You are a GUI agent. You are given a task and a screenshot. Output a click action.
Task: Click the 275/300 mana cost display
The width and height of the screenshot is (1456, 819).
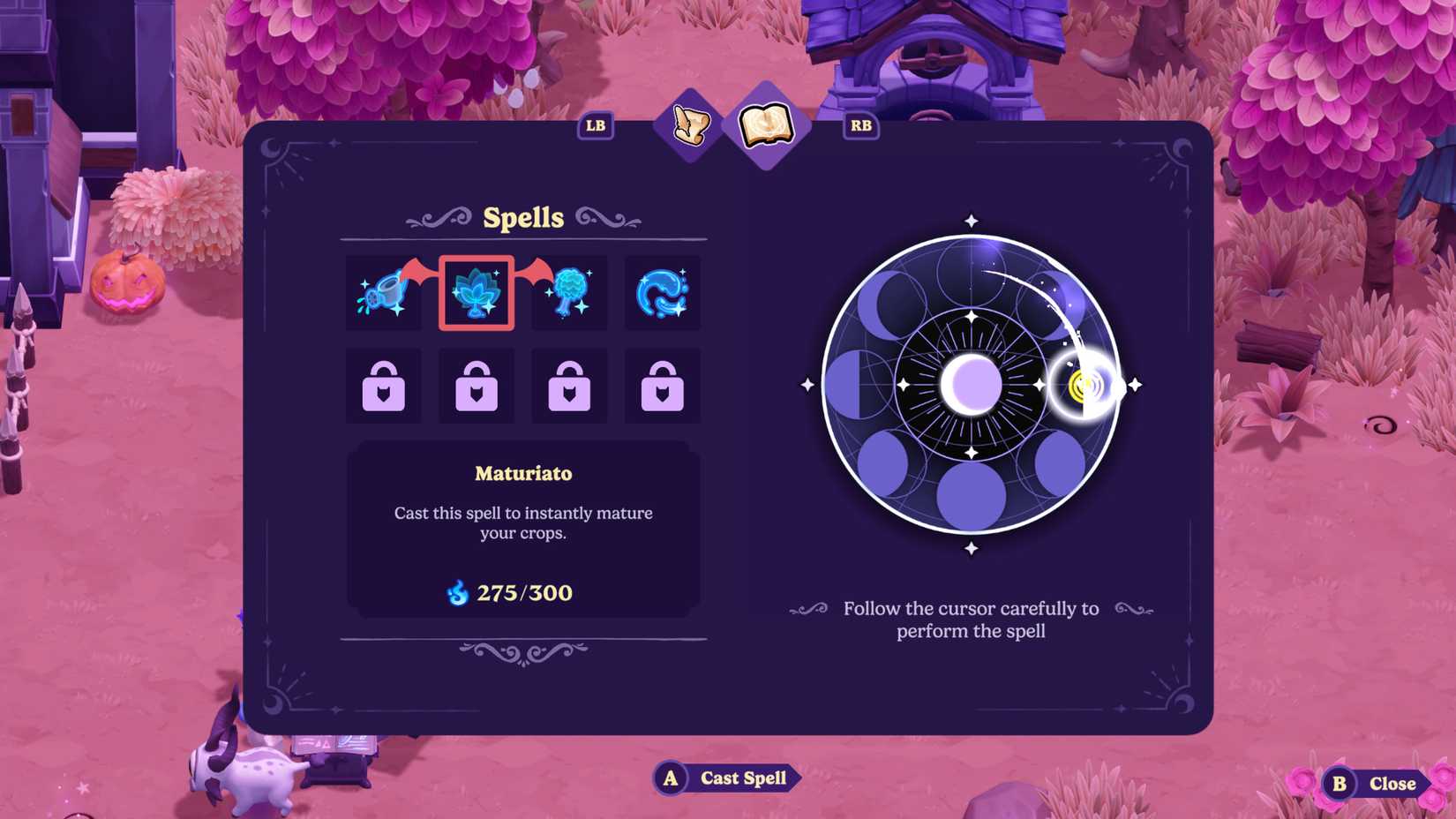[x=523, y=593]
